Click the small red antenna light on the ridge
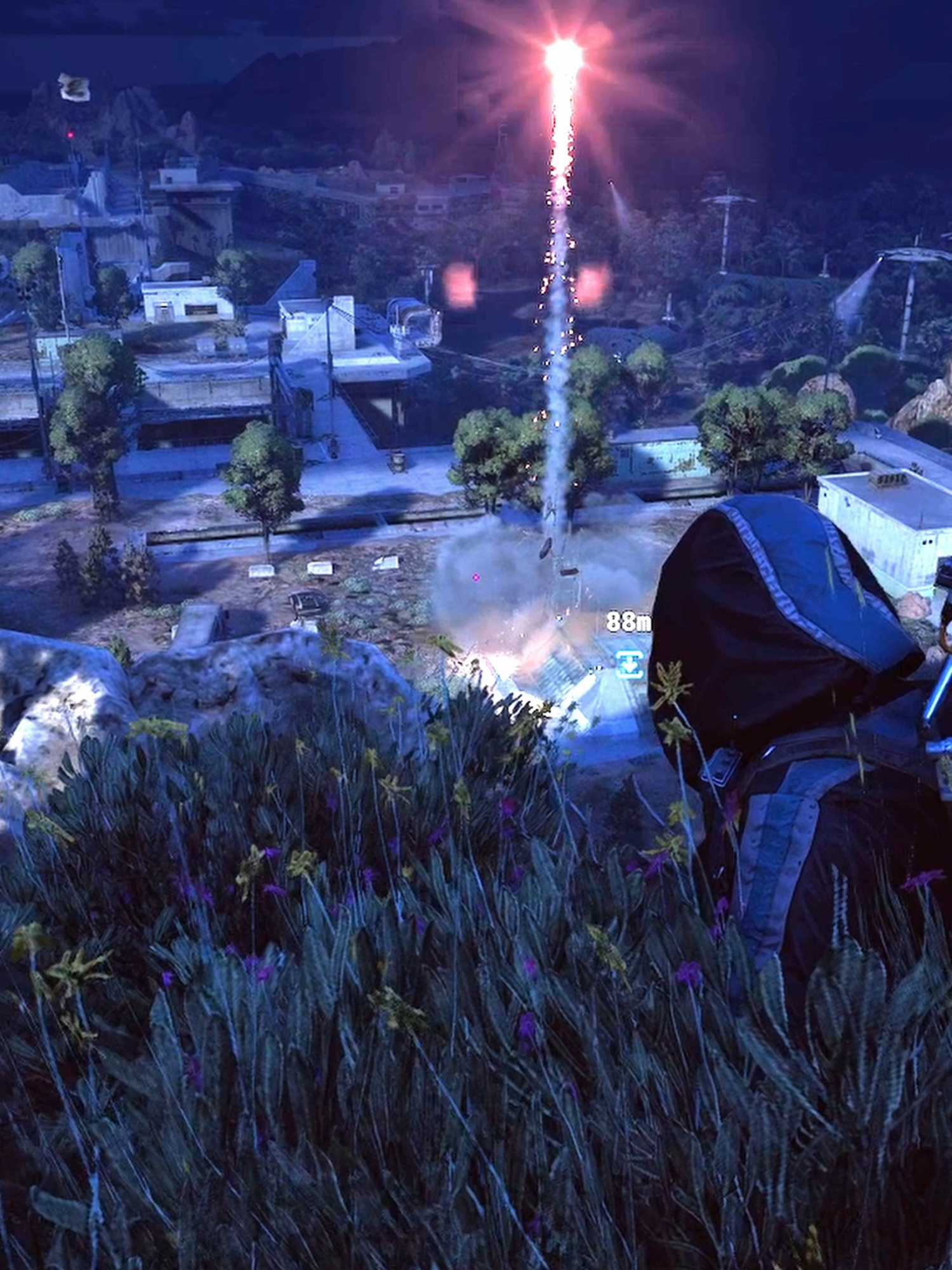952x1270 pixels. tap(70, 135)
